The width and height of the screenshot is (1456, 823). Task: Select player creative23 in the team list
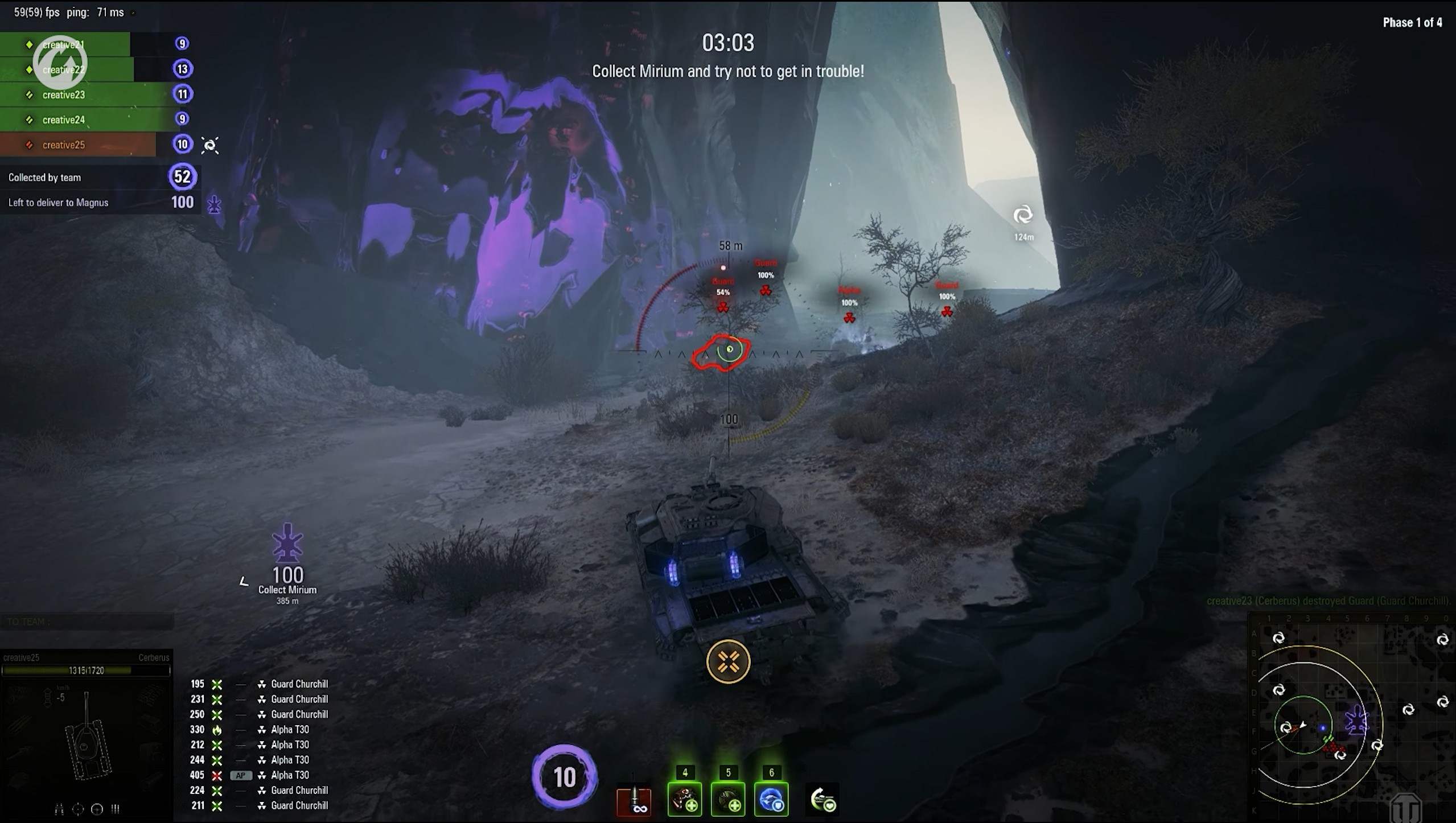64,95
